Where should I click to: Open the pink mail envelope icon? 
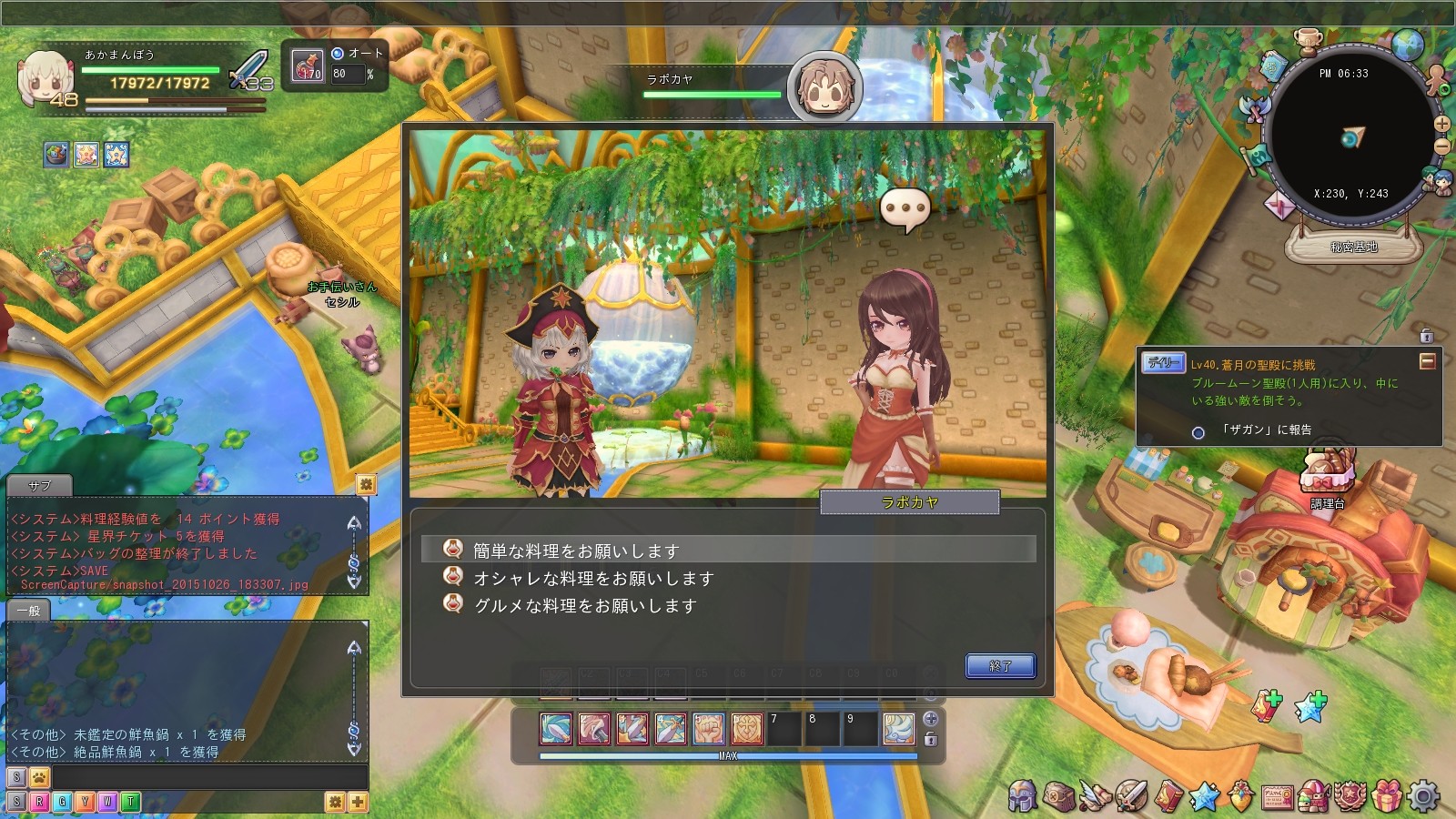click(x=1280, y=206)
